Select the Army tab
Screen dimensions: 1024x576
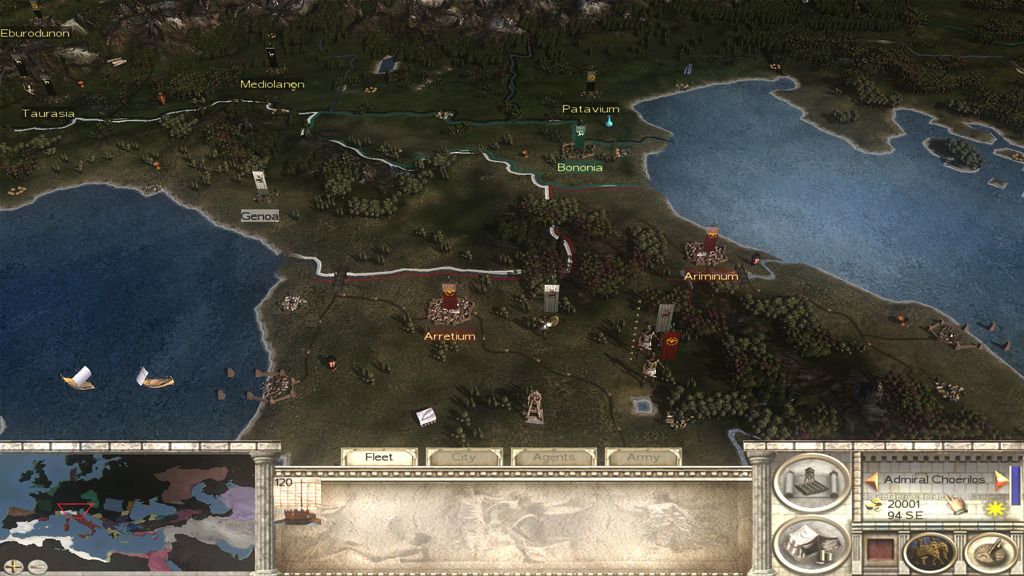coord(643,457)
